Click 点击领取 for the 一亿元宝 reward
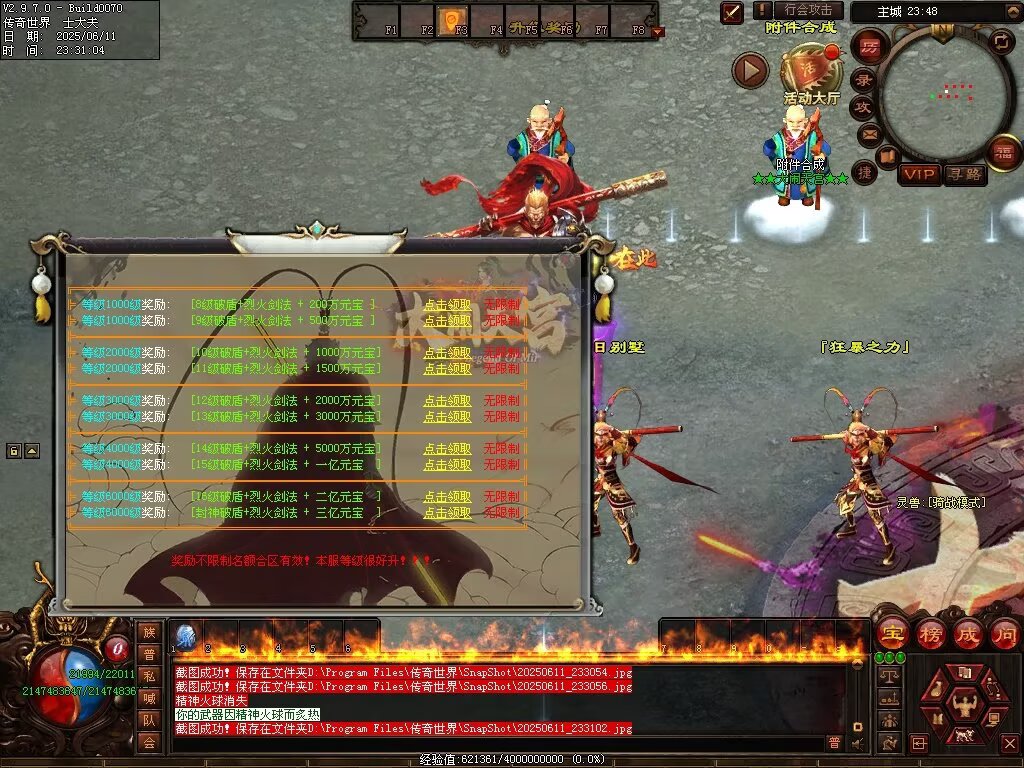This screenshot has height=768, width=1024. tap(447, 465)
